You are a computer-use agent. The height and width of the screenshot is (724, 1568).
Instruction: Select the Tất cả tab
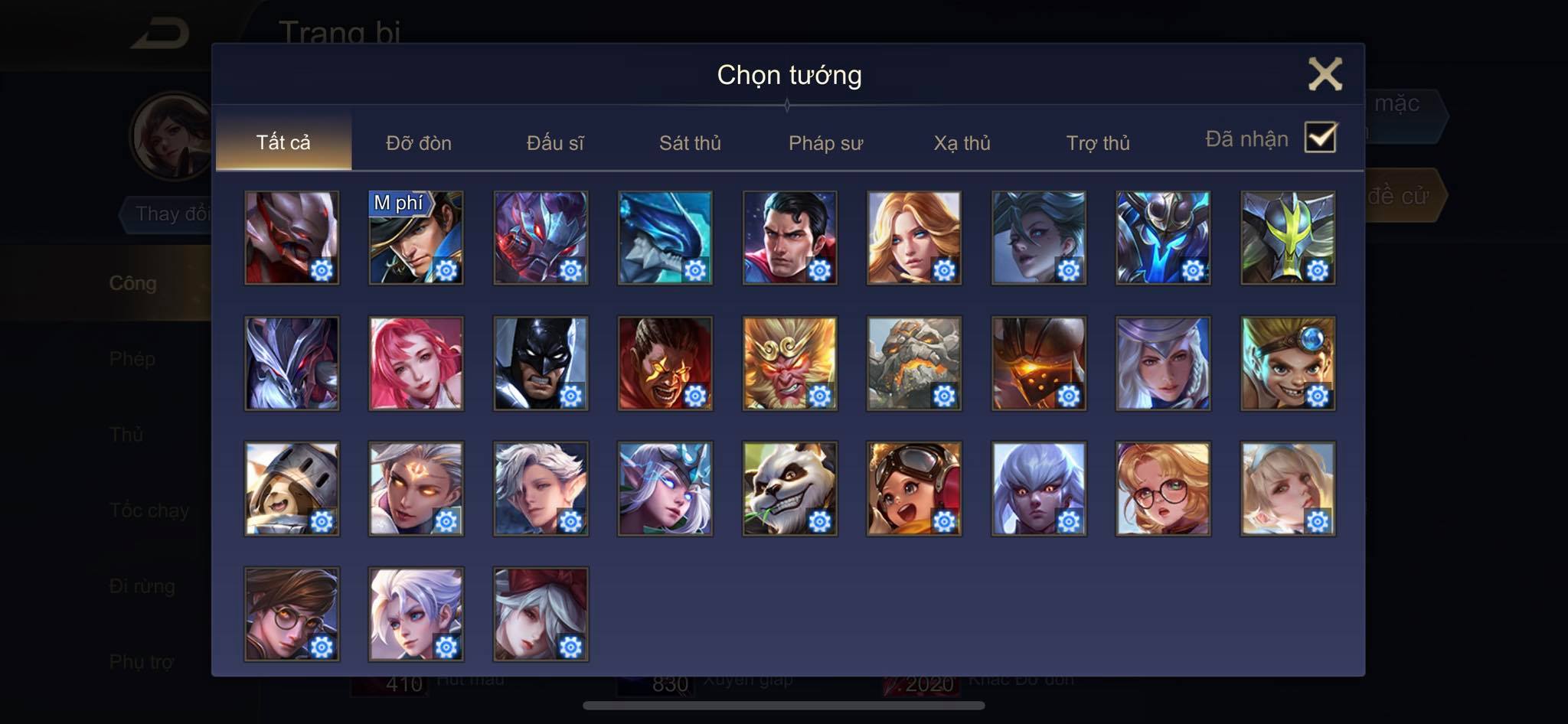point(283,142)
